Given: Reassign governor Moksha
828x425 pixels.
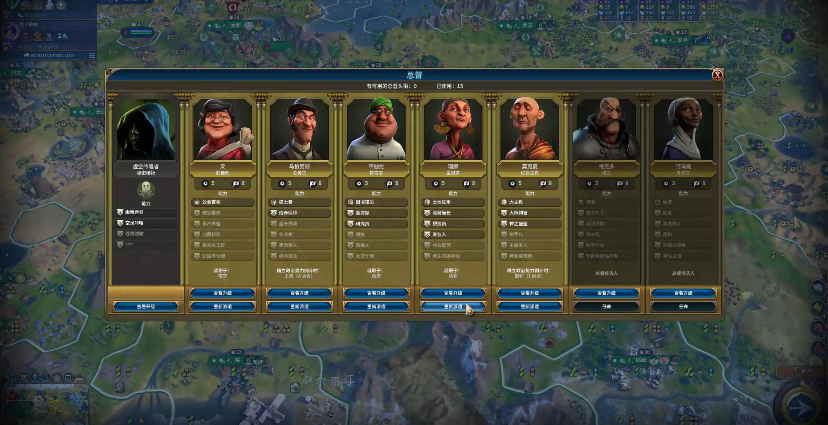Looking at the screenshot, I should pyautogui.click(x=528, y=306).
